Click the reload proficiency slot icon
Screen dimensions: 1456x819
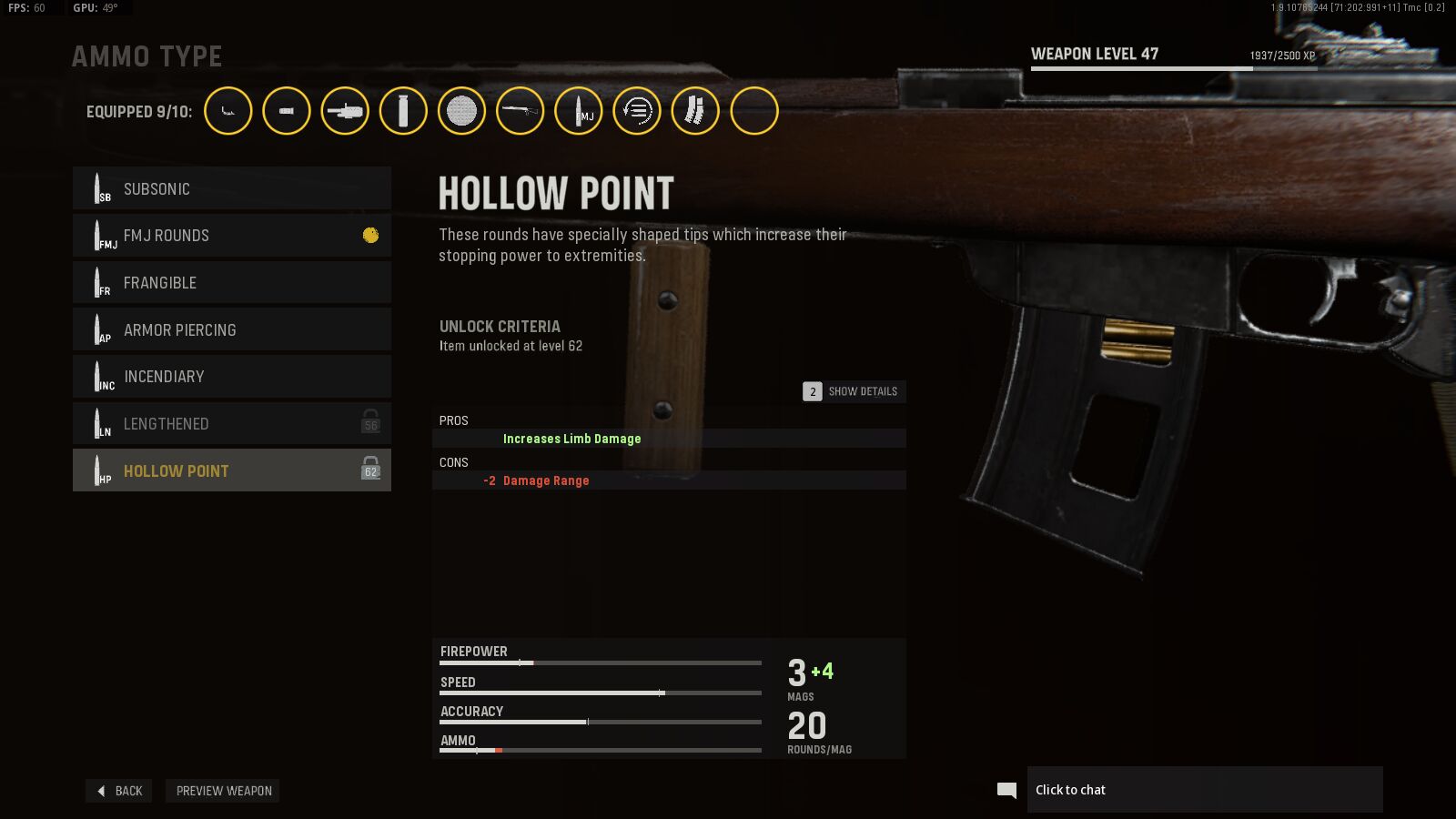pos(637,111)
